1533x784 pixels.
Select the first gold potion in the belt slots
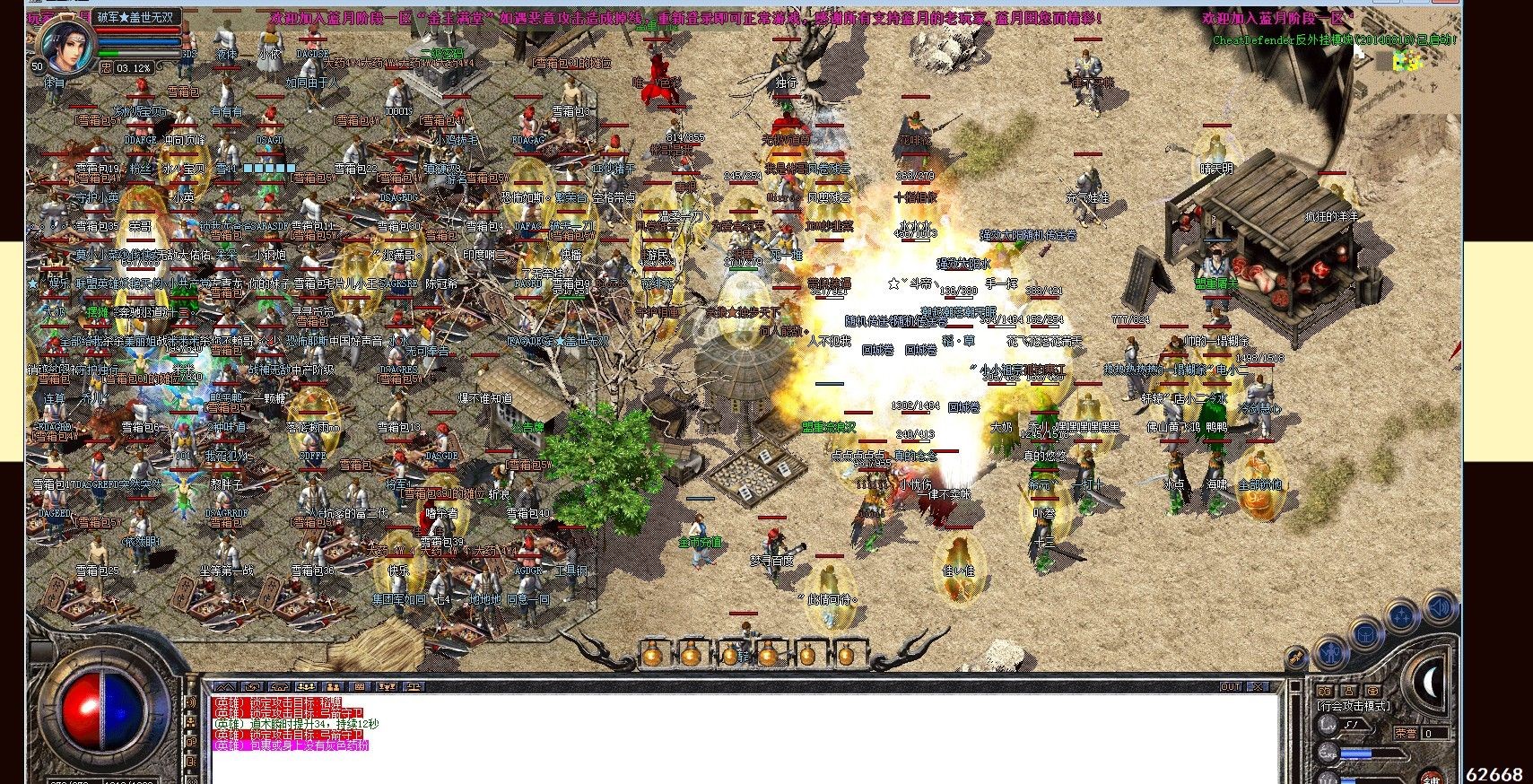653,656
